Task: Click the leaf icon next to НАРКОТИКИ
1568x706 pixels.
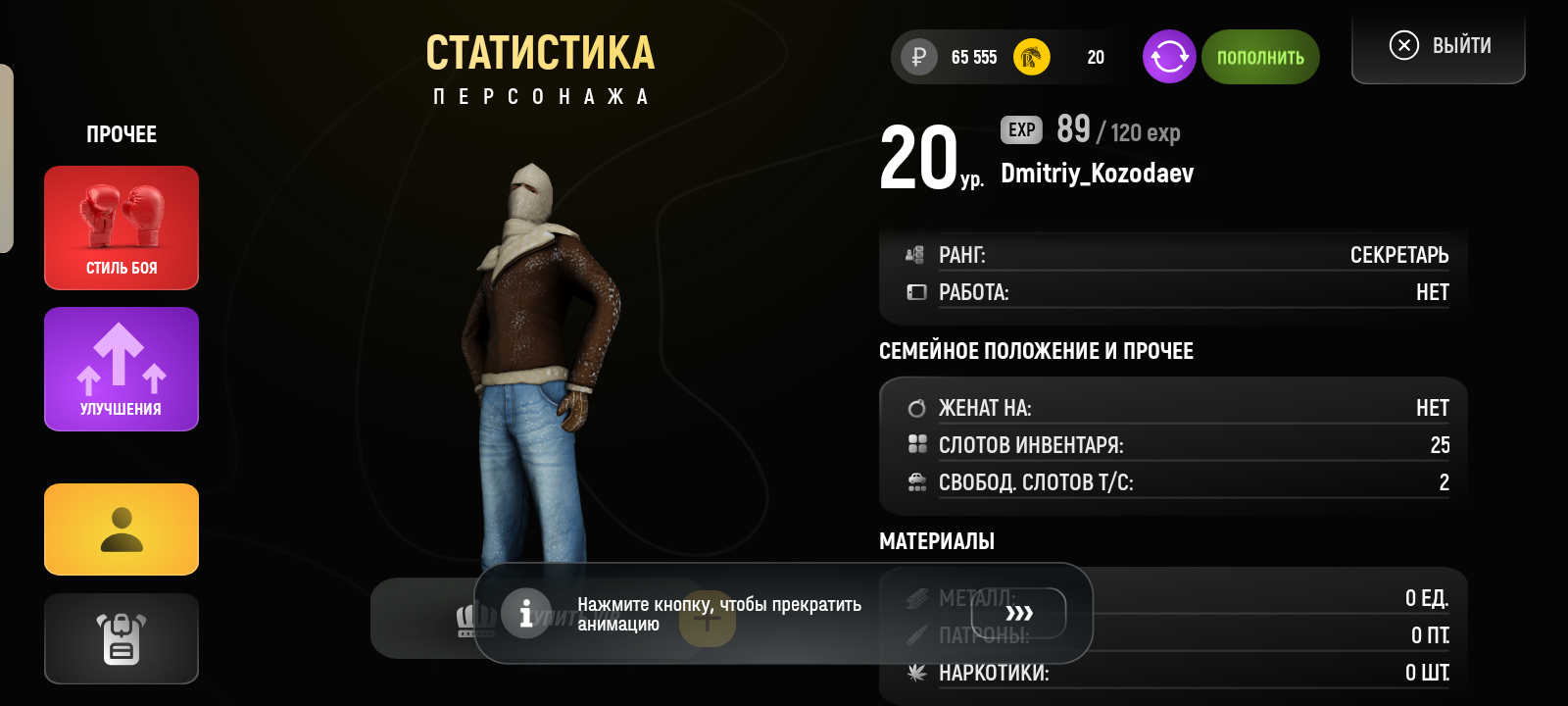Action: pos(917,674)
